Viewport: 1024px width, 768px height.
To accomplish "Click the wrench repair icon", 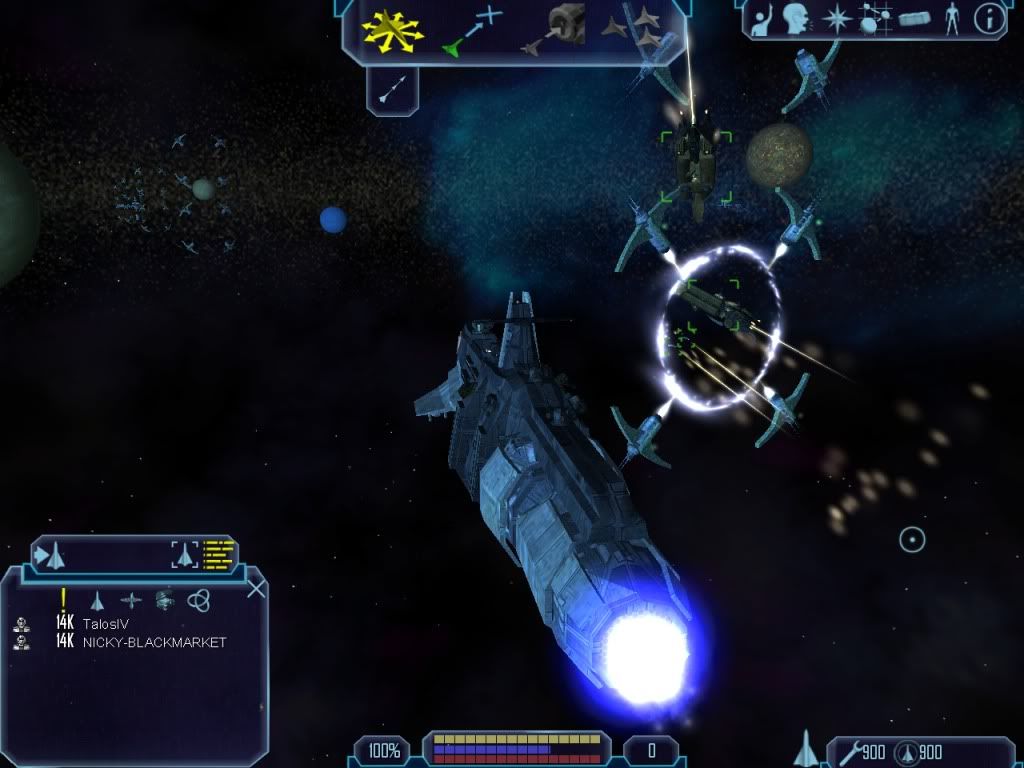I will click(850, 751).
